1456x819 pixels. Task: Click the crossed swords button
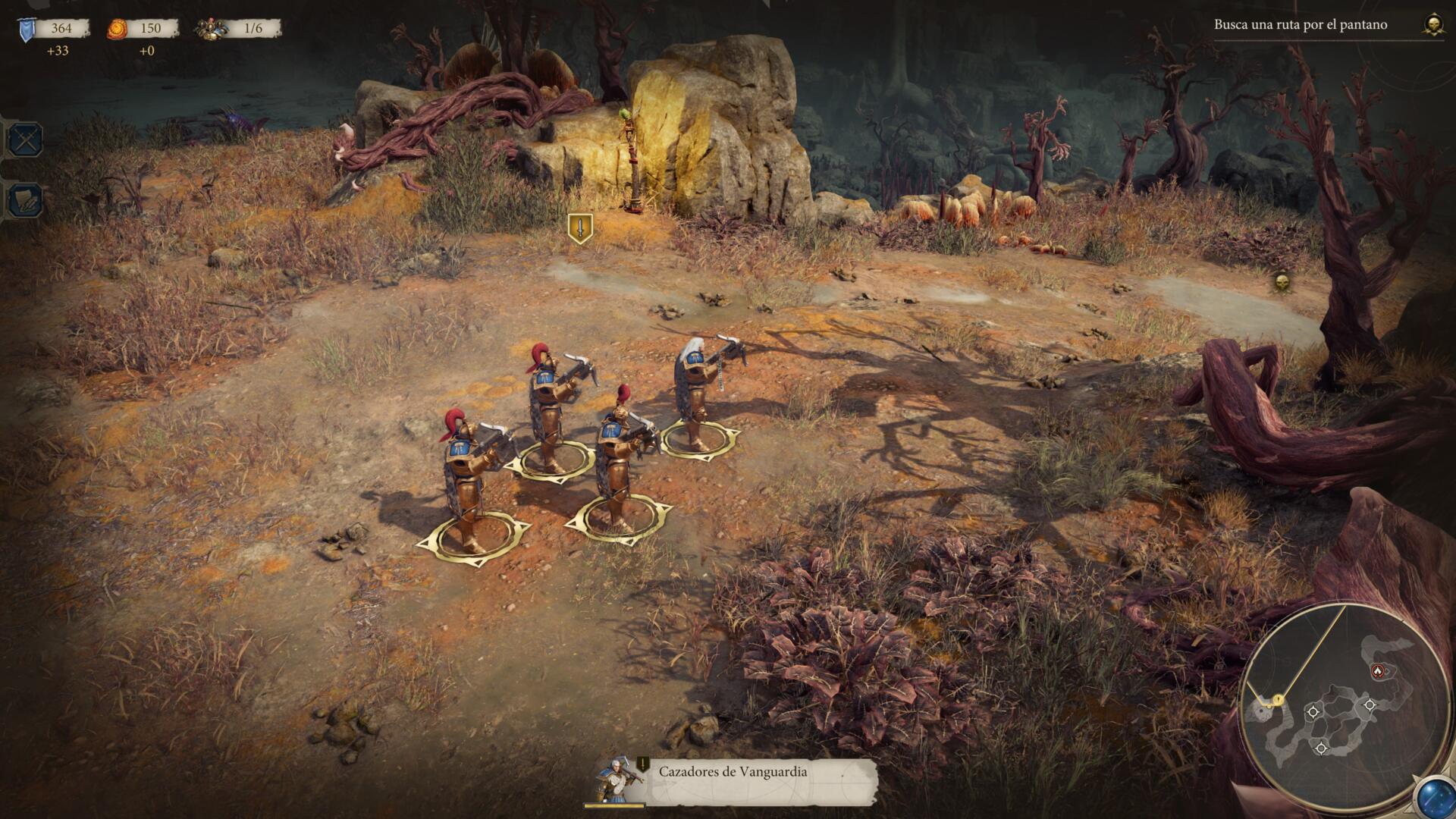tap(26, 140)
